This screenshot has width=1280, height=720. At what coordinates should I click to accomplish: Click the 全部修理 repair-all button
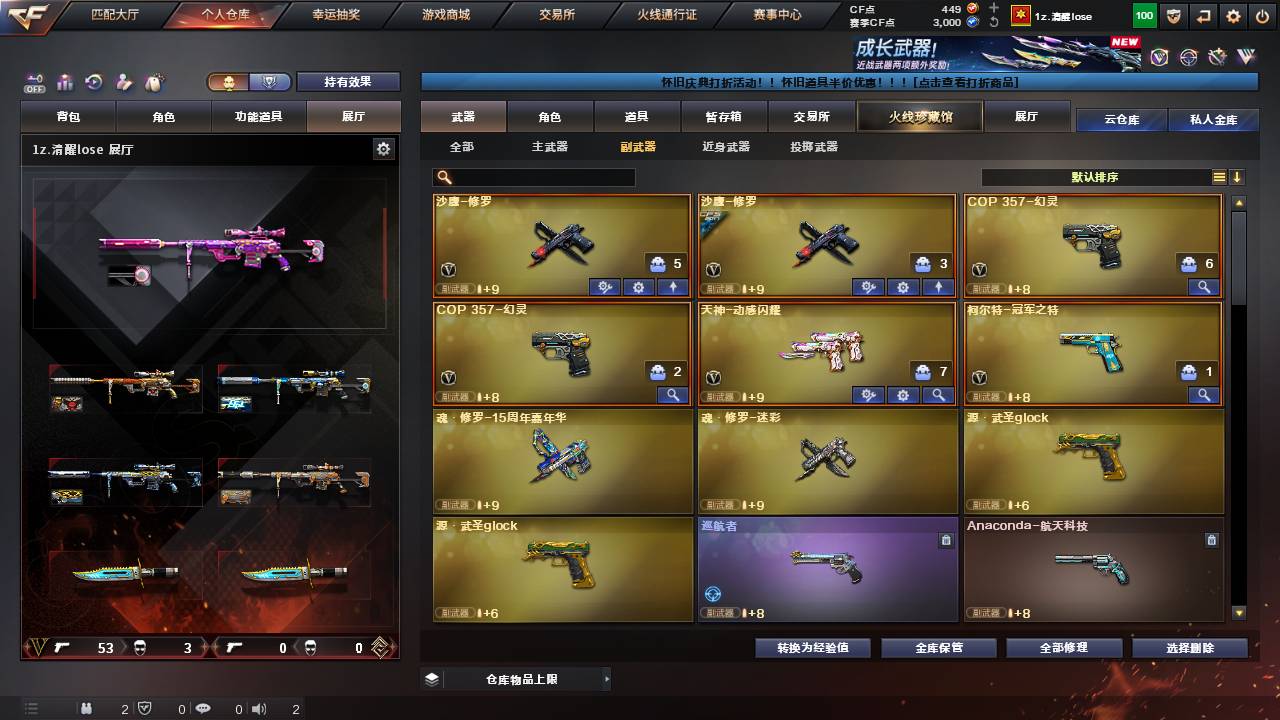point(1064,647)
